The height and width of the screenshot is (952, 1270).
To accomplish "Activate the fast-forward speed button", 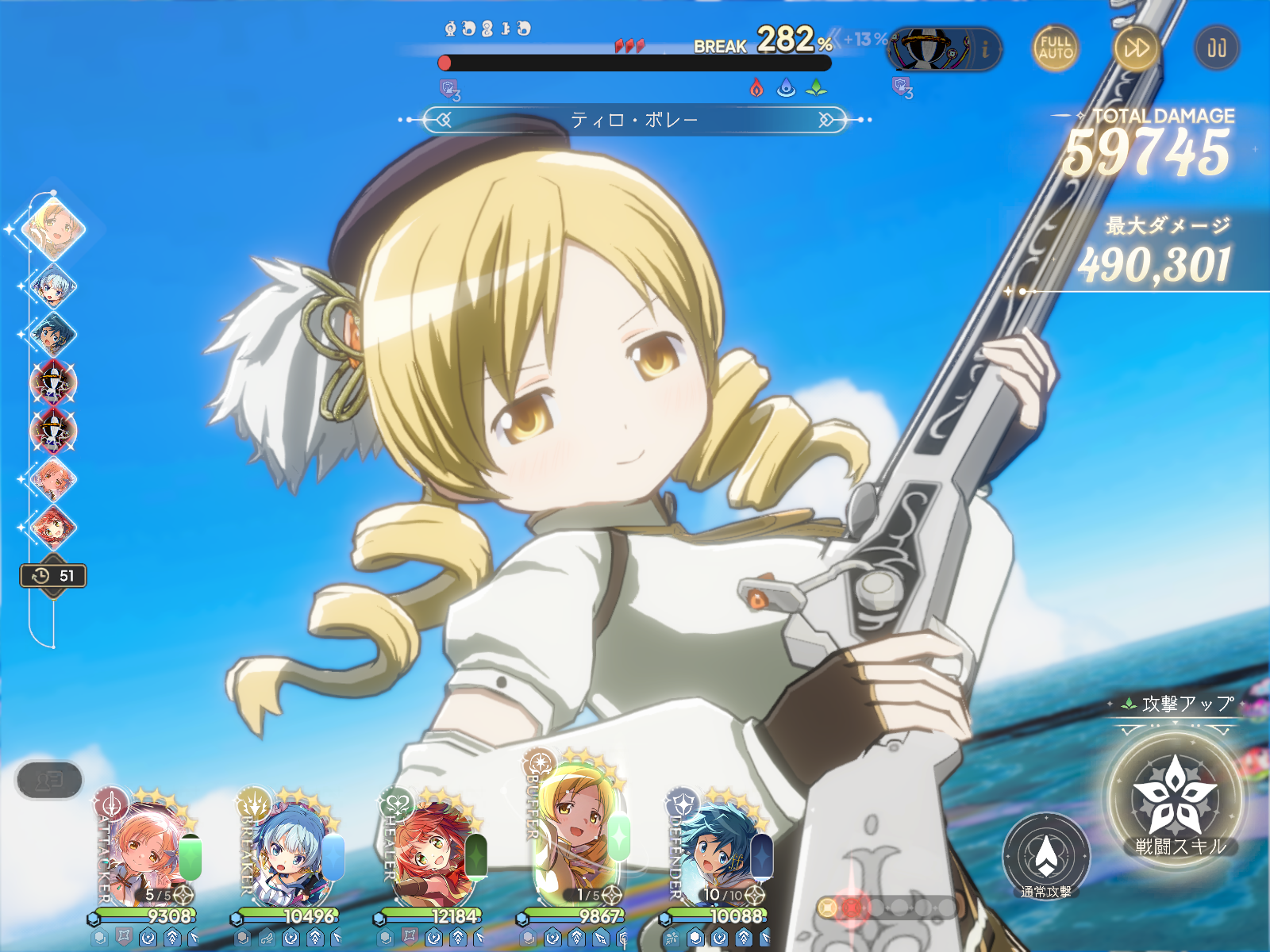I will pyautogui.click(x=1136, y=48).
